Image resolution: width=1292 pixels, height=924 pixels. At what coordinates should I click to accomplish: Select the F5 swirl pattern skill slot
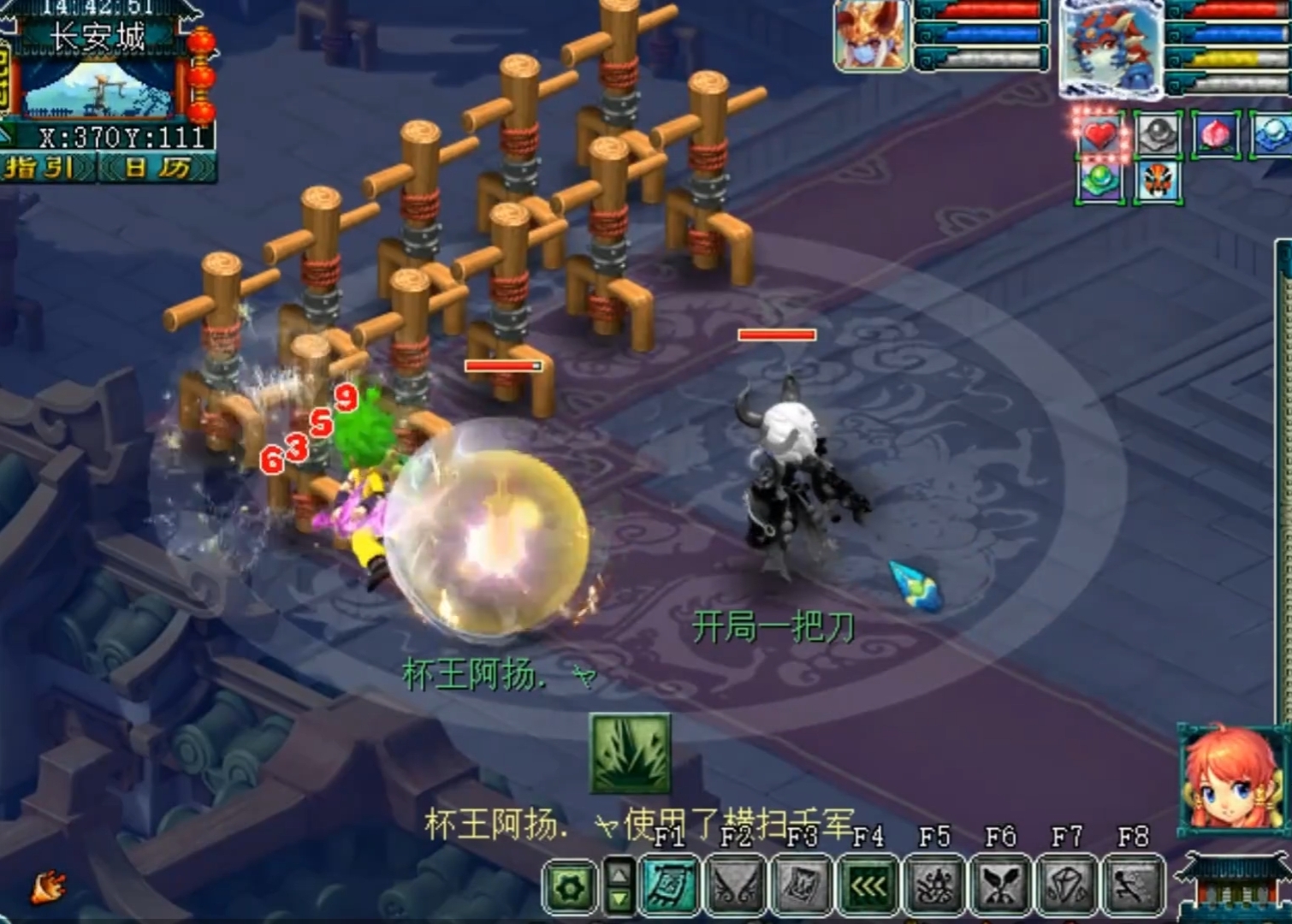[934, 885]
